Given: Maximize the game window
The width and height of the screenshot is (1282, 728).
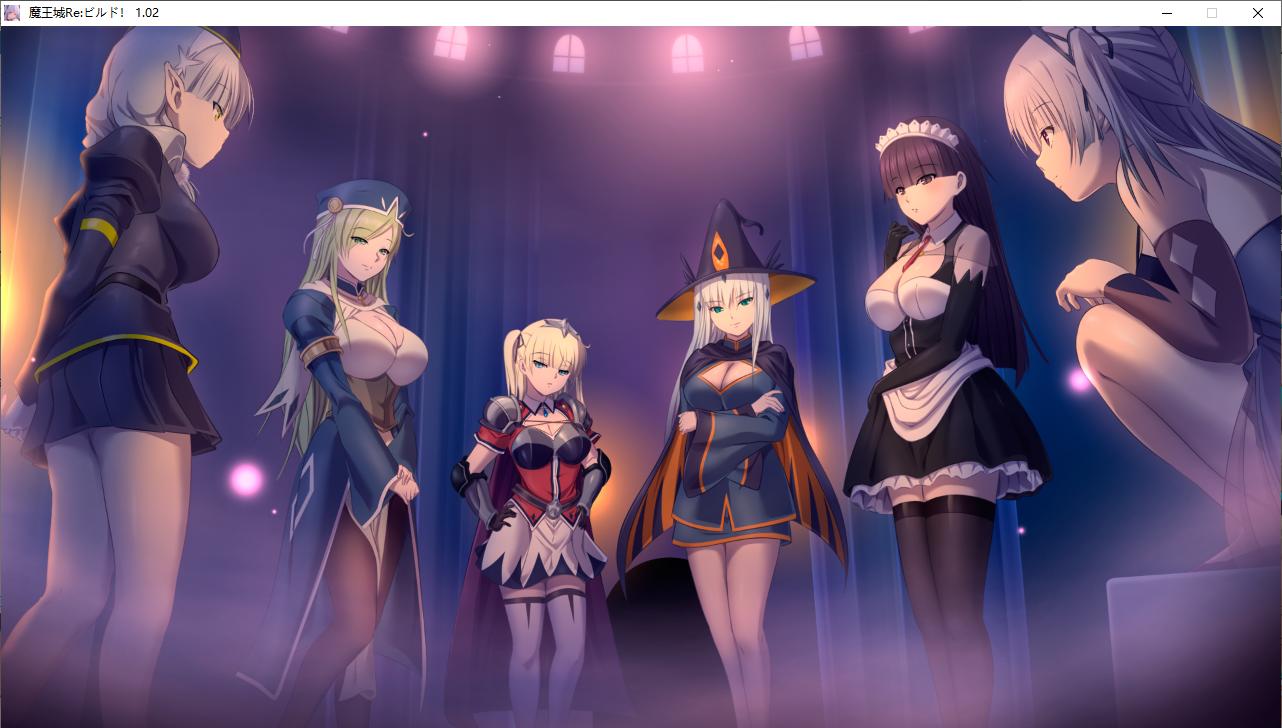Looking at the screenshot, I should coord(1211,13).
